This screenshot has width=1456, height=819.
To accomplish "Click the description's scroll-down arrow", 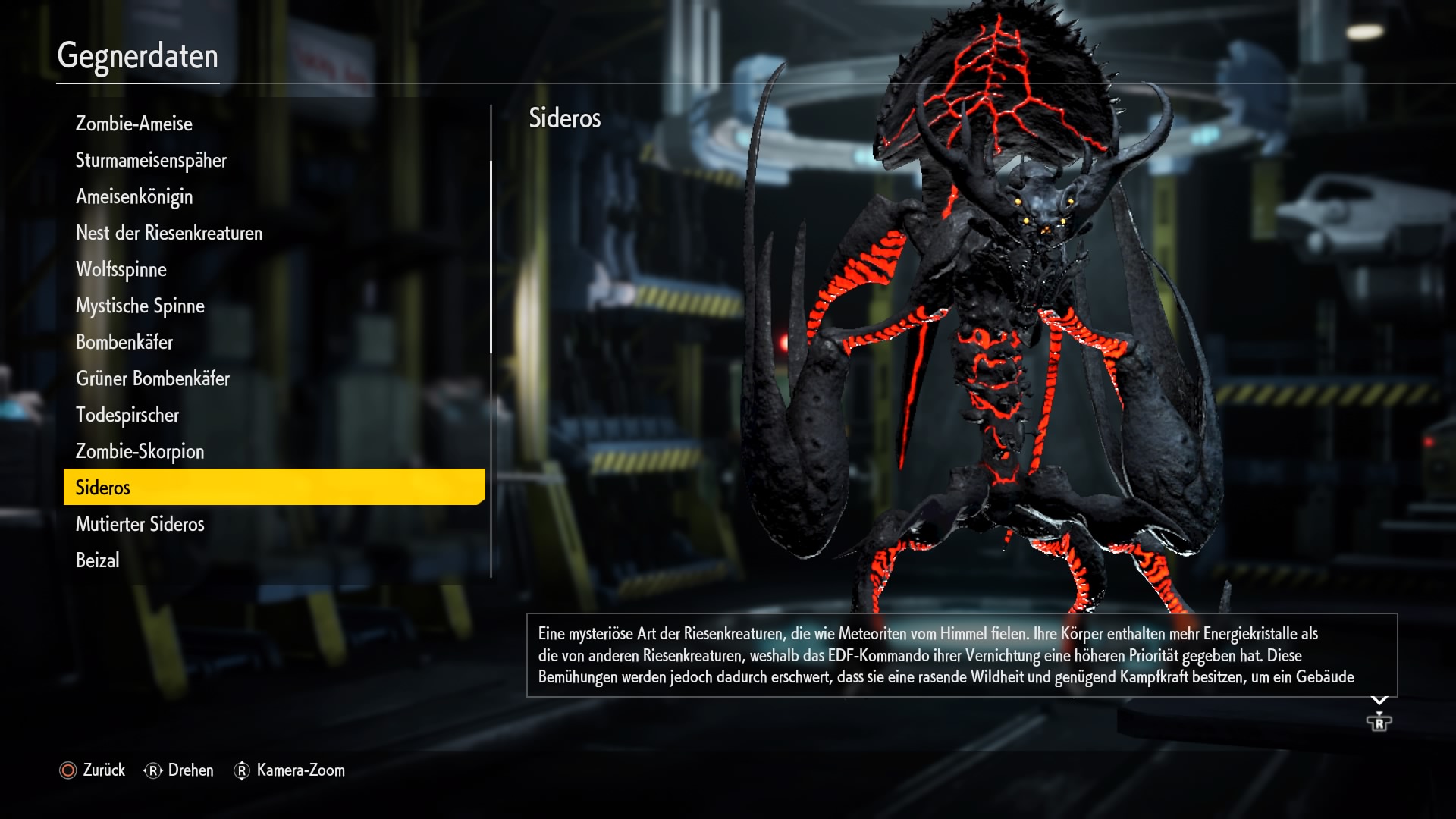I will (x=1379, y=701).
